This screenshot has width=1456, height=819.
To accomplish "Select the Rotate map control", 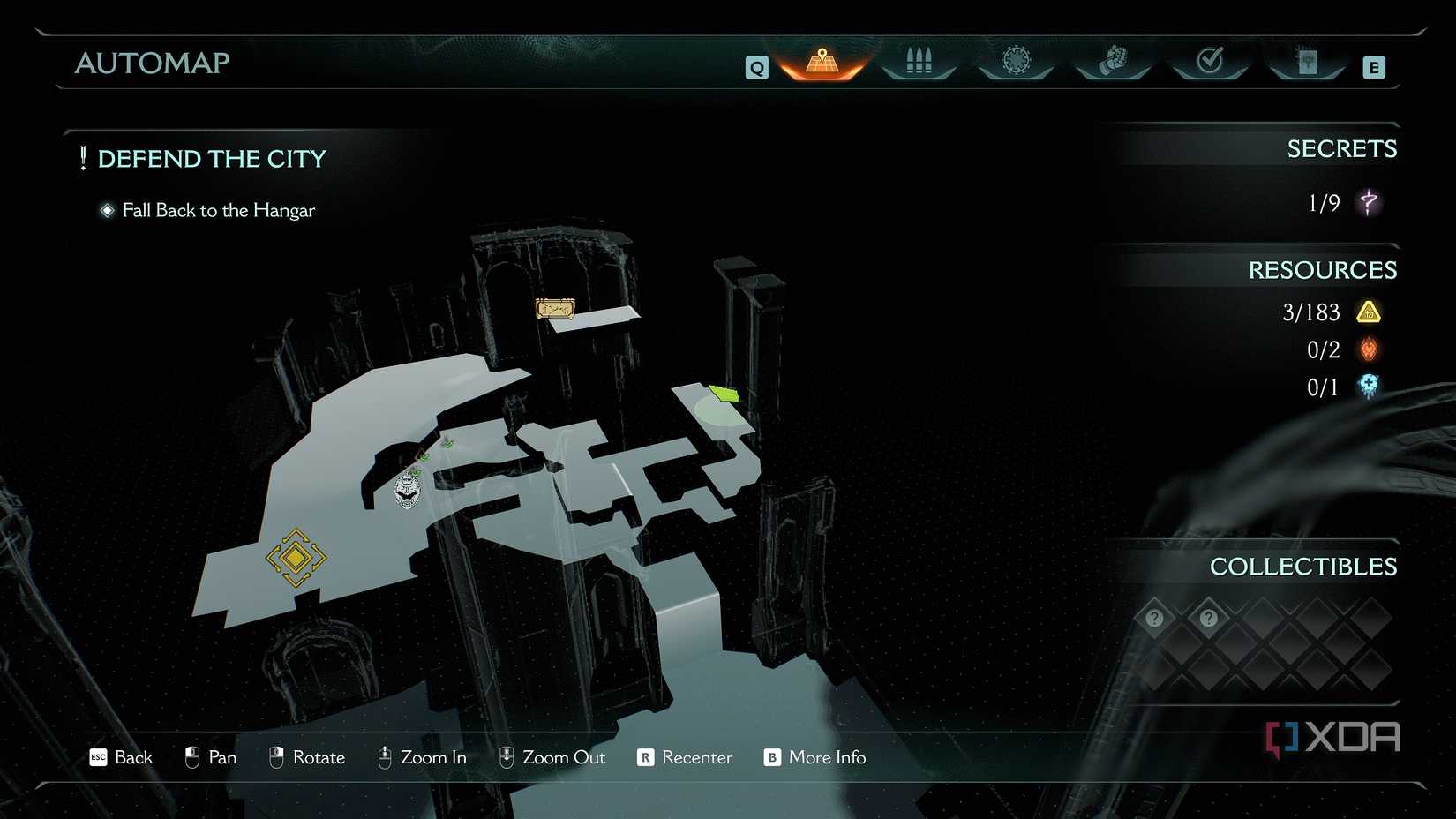I will (x=307, y=757).
